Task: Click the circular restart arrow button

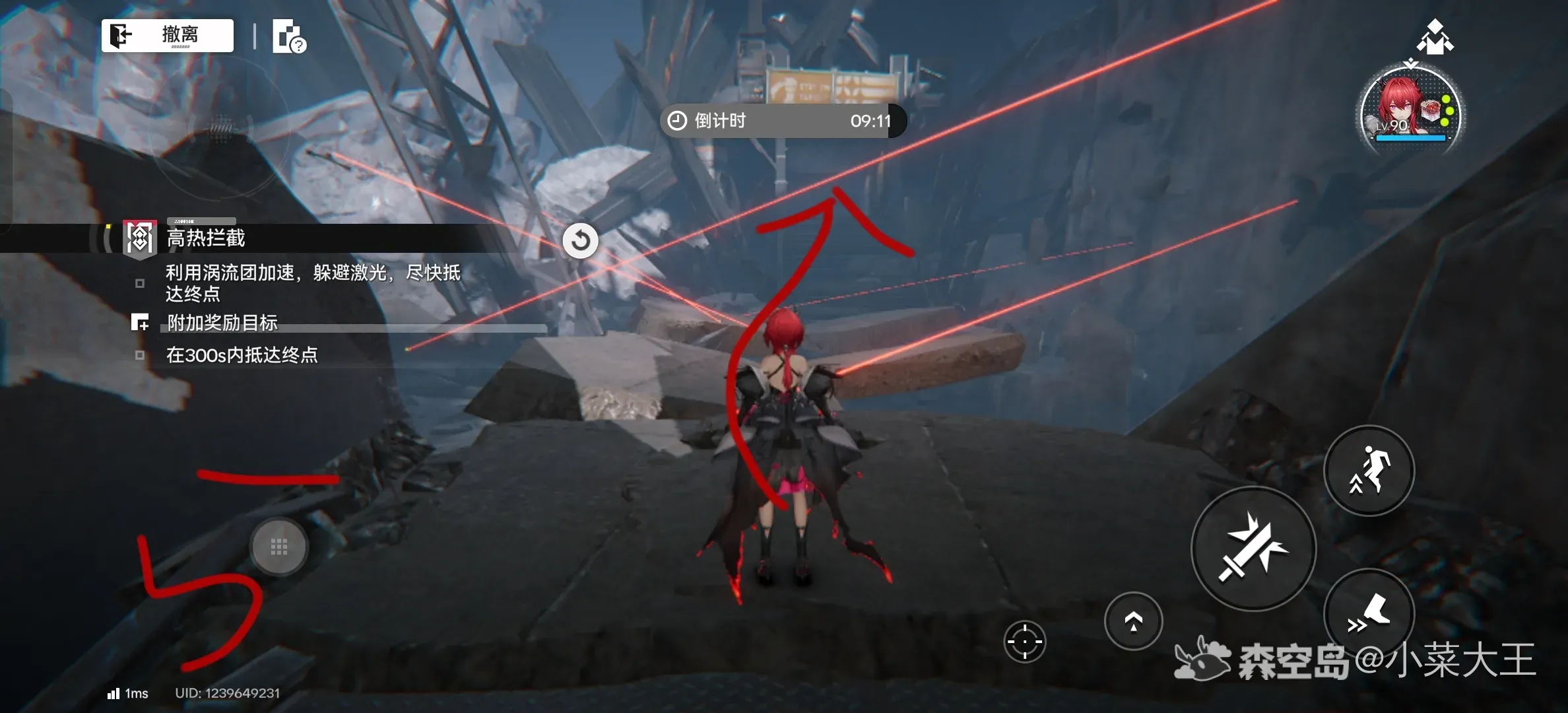Action: point(581,240)
